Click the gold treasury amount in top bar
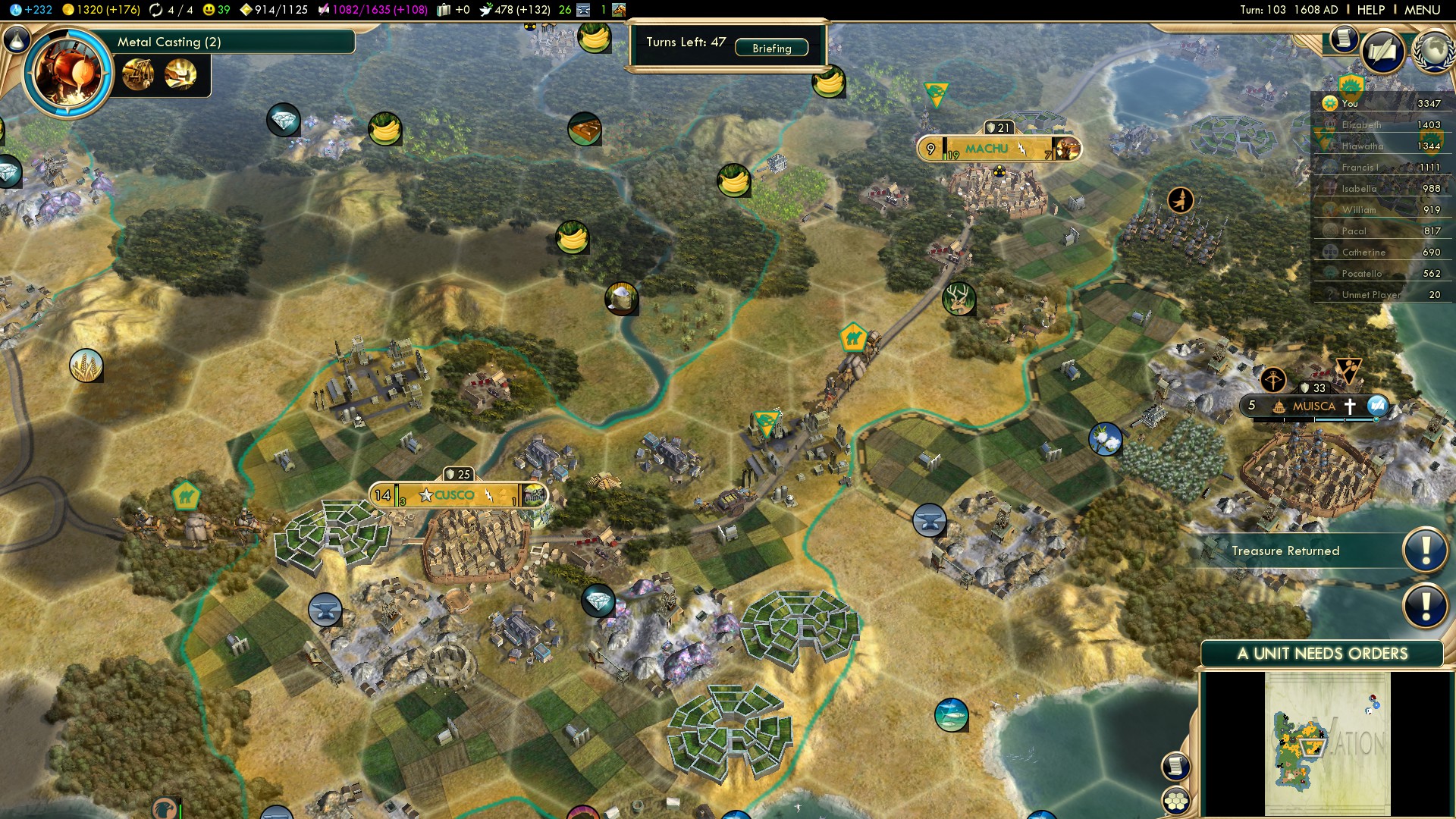Viewport: 1456px width, 819px height. (100, 10)
